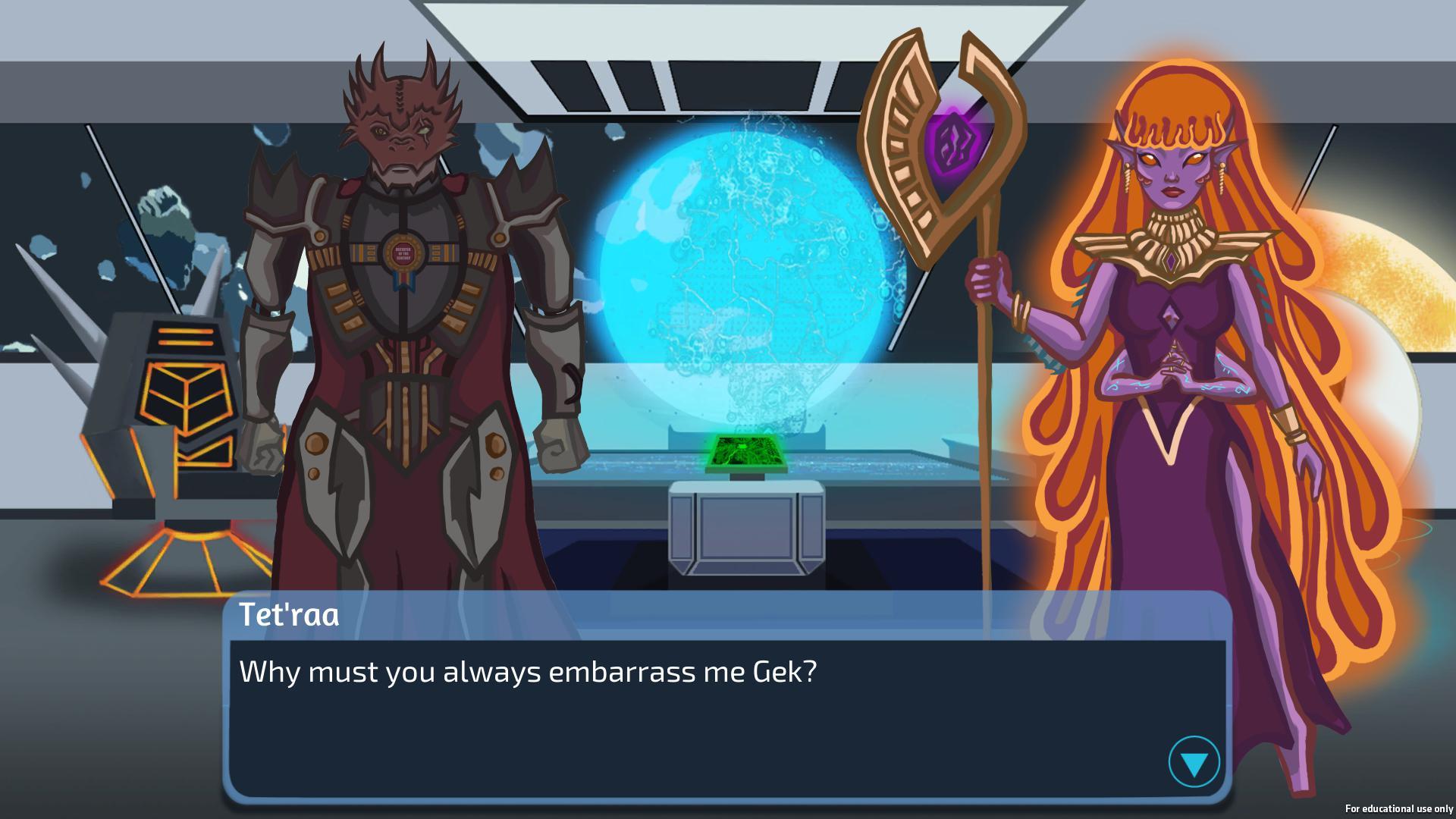Click the Tet'raa name label on the dialogue box
Screen dimensions: 1456x819
point(290,617)
